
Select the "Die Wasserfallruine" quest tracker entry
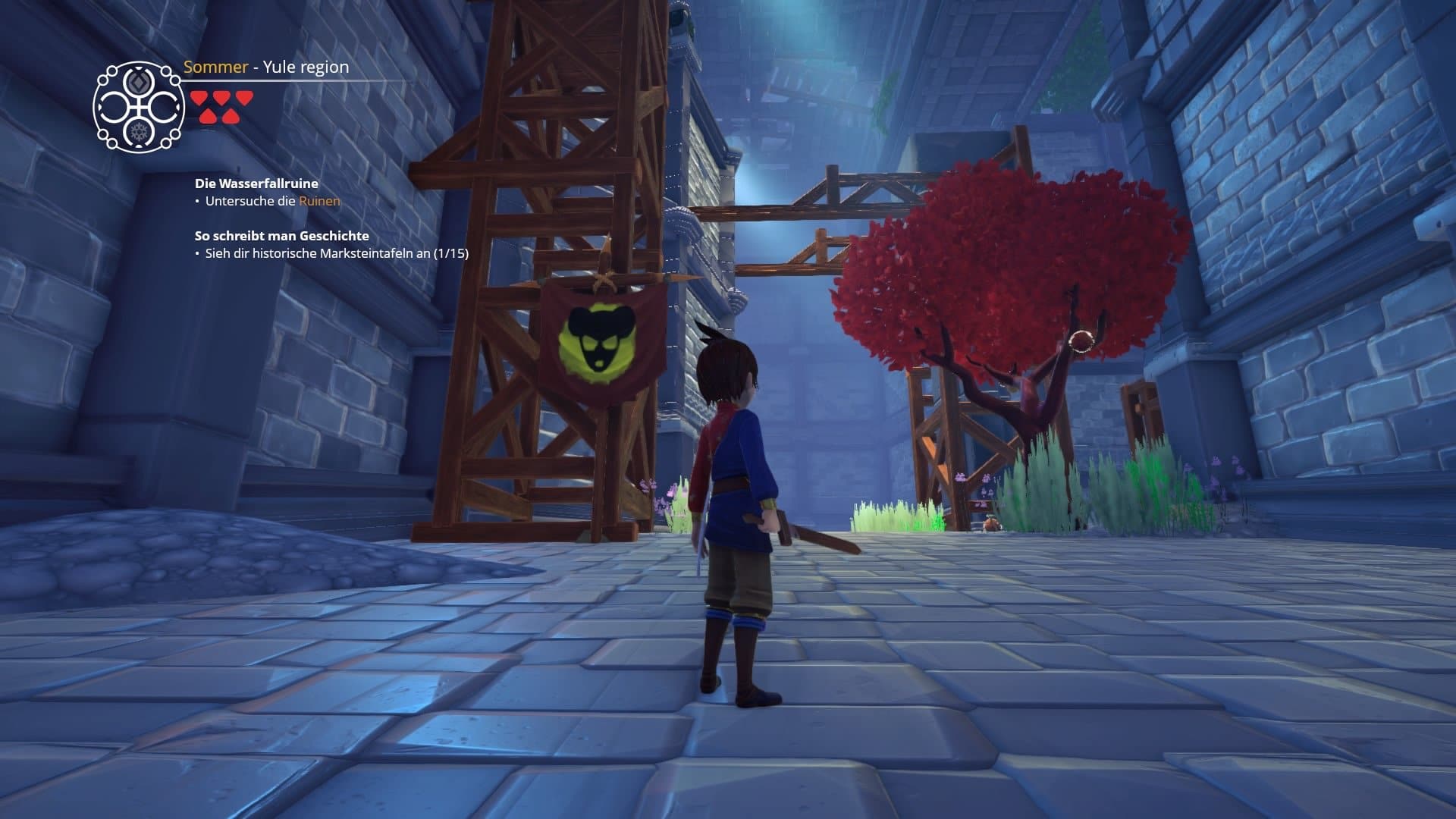tap(256, 184)
